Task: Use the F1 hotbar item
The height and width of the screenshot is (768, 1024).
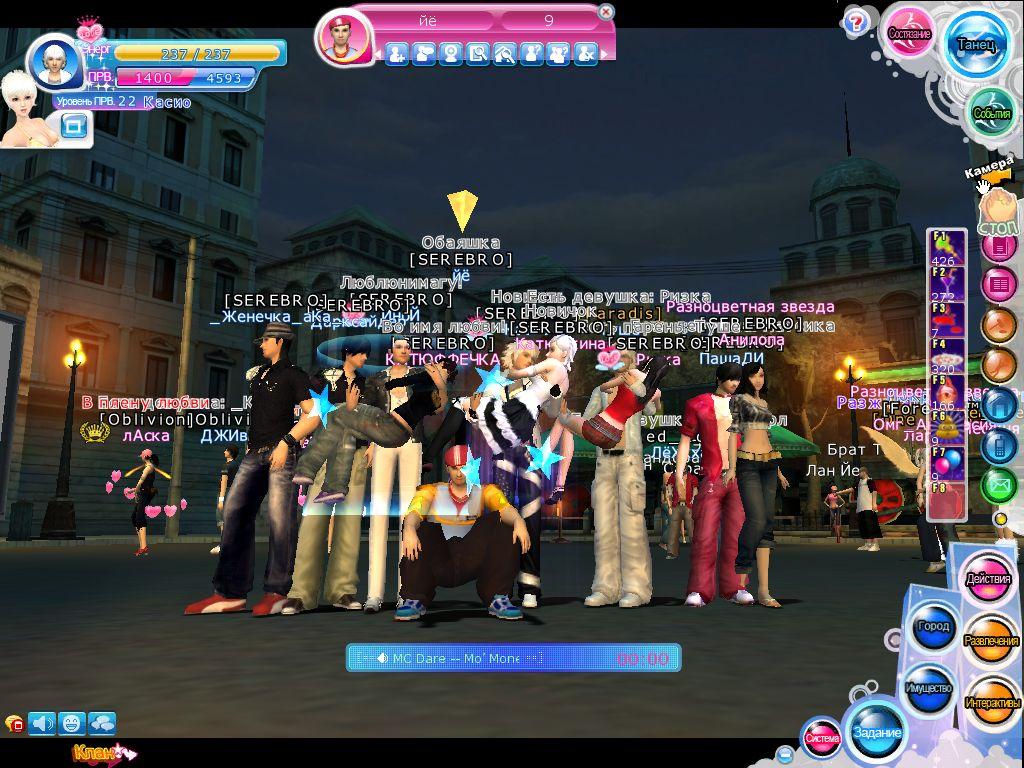Action: point(945,249)
